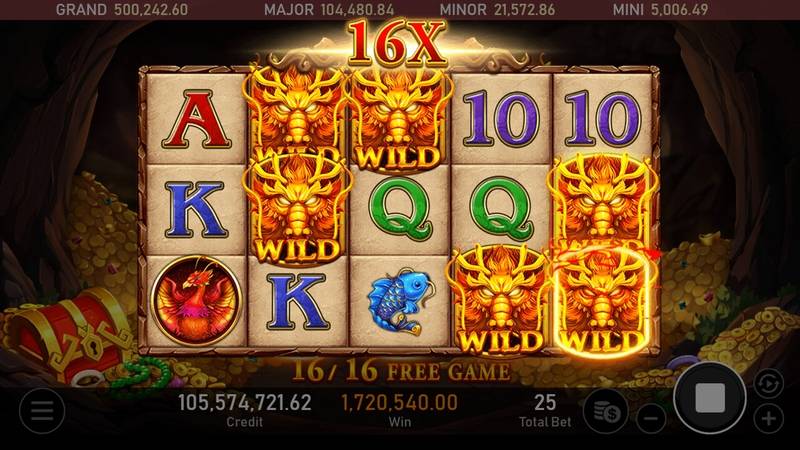Toggle the autoplay circular arrow button
800x450 pixels.
point(765,381)
